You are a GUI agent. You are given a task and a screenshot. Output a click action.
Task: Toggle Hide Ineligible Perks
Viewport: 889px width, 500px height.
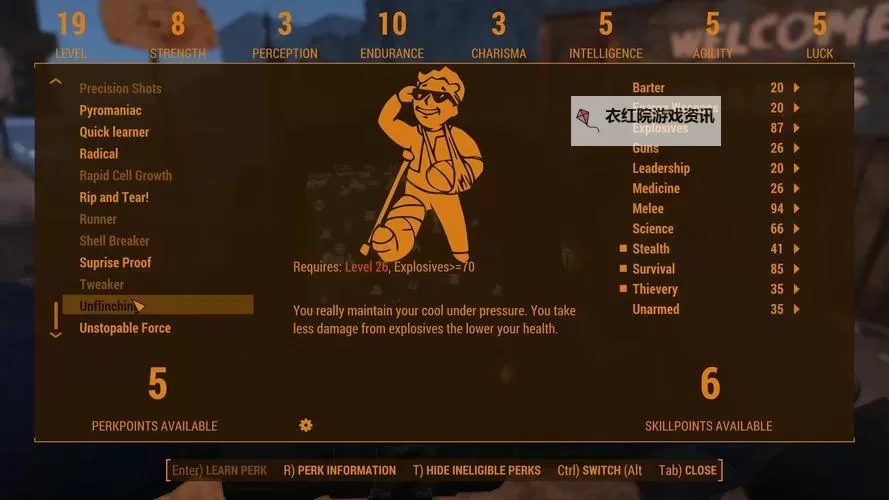(476, 470)
